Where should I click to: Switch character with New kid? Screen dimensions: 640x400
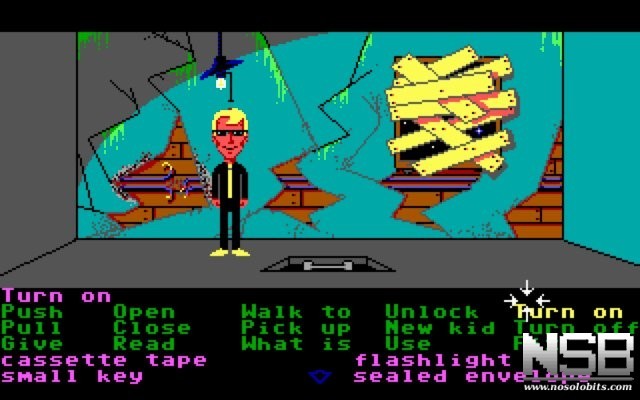(440, 328)
